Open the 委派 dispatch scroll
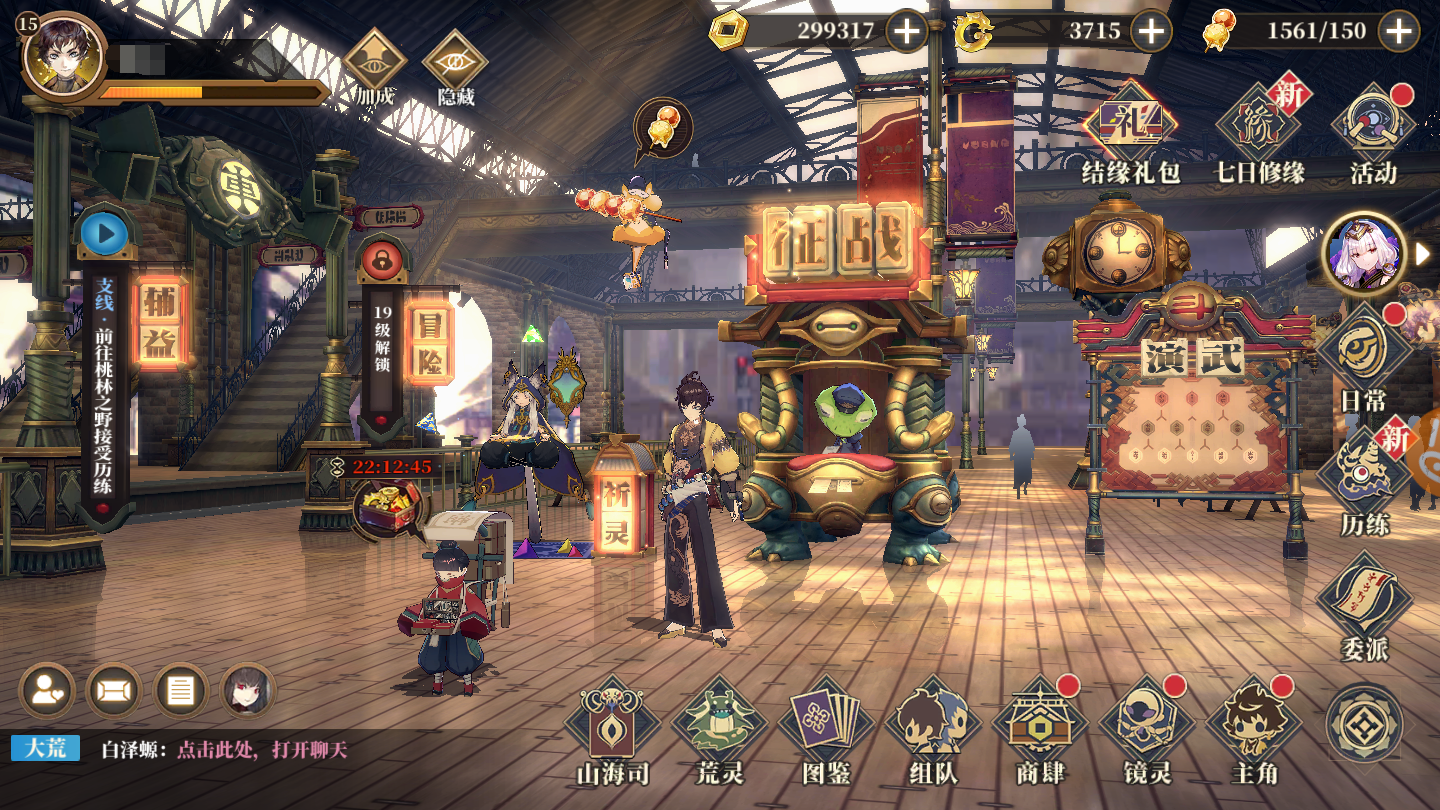Image resolution: width=1440 pixels, height=810 pixels. pos(1364,602)
